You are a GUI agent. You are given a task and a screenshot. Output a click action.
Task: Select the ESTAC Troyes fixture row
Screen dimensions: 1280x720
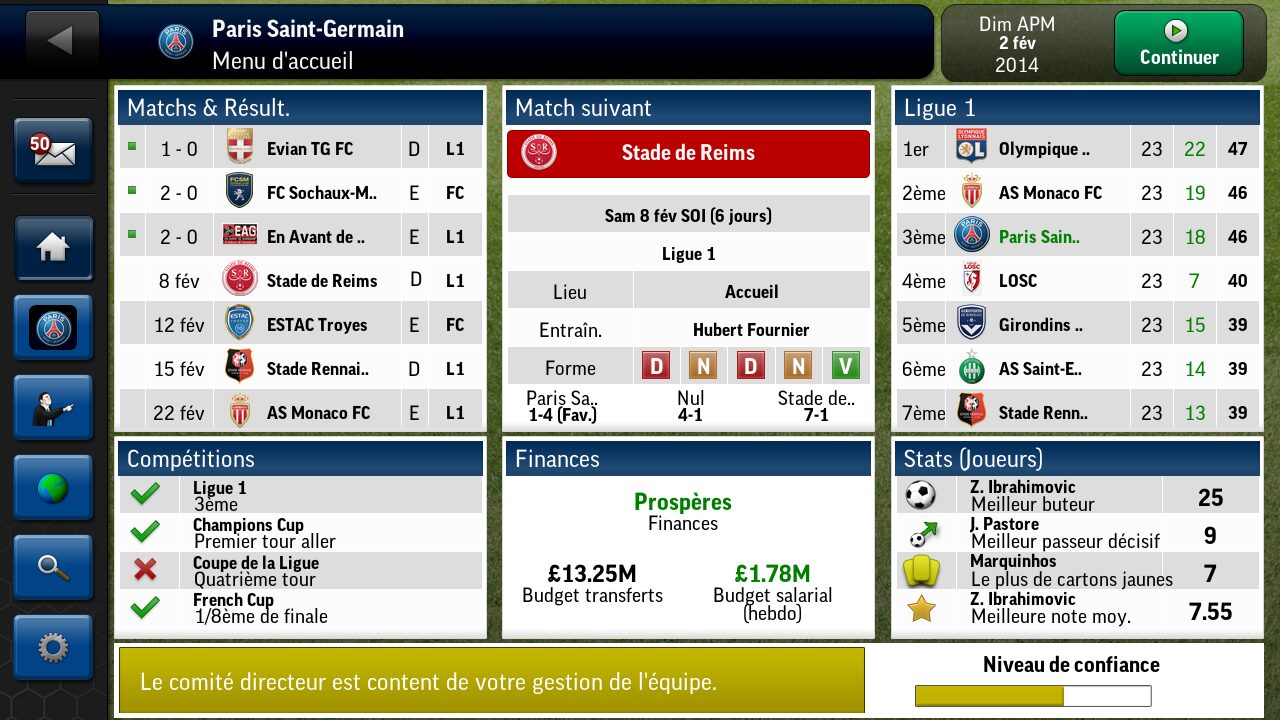tap(300, 325)
